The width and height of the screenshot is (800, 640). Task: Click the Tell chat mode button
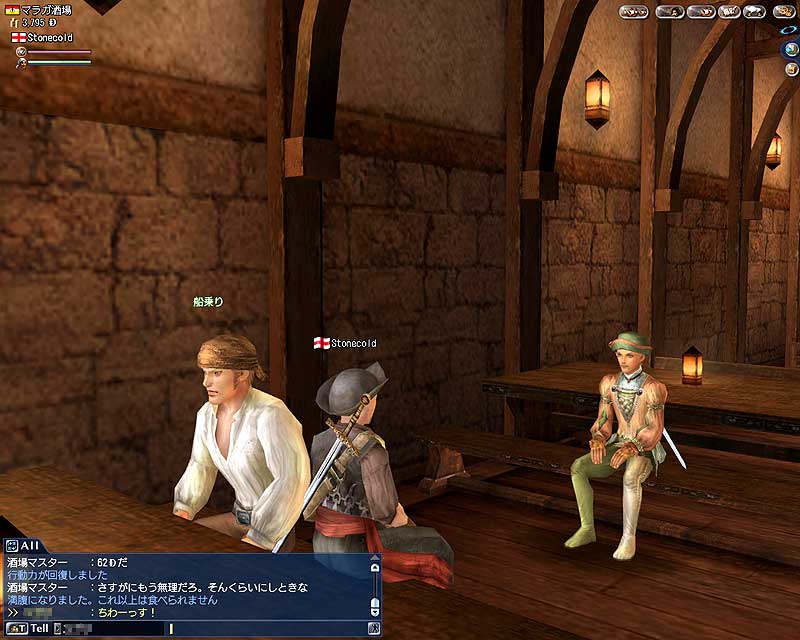[x=29, y=628]
